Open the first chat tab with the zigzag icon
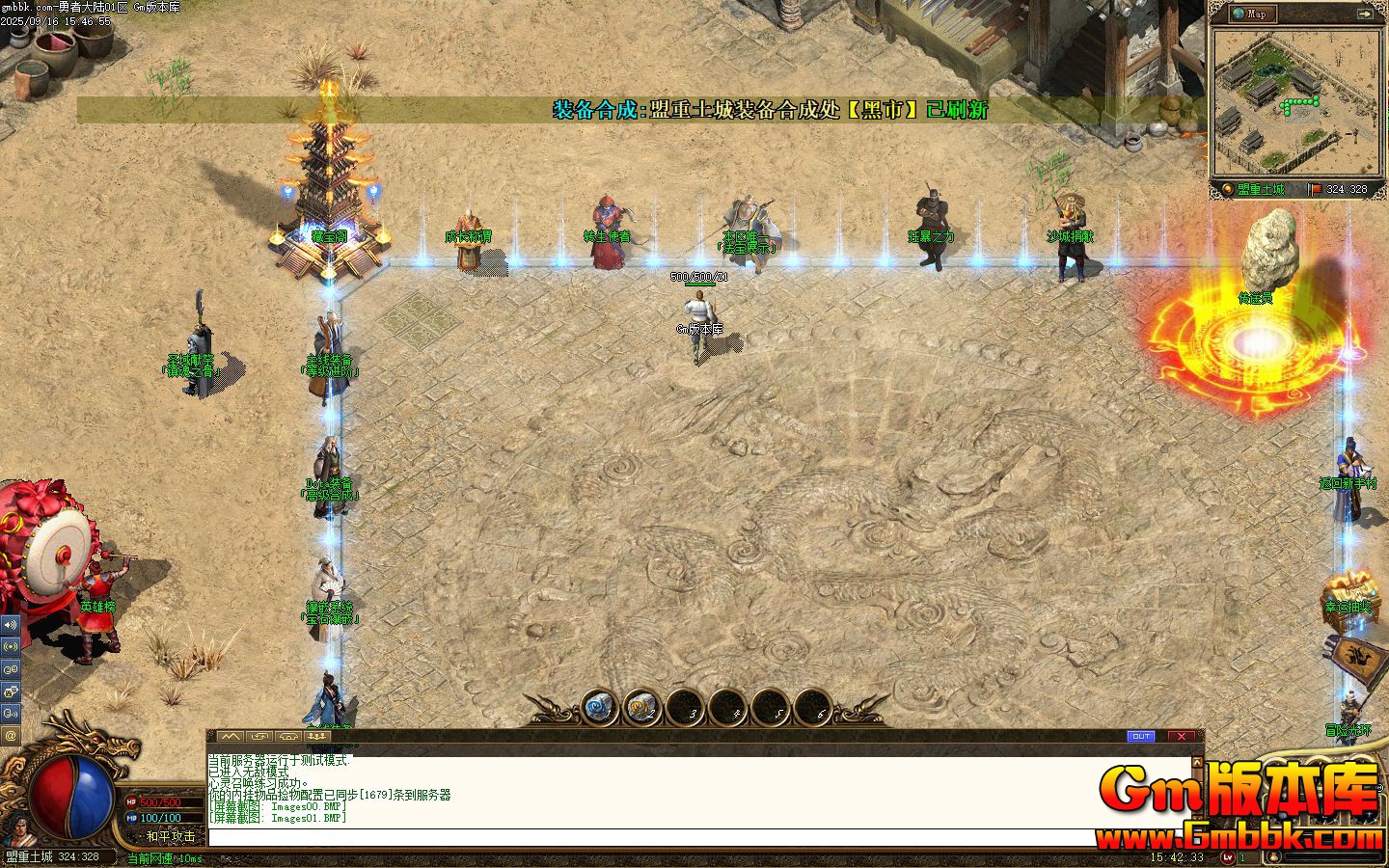This screenshot has width=1389, height=868. (230, 736)
